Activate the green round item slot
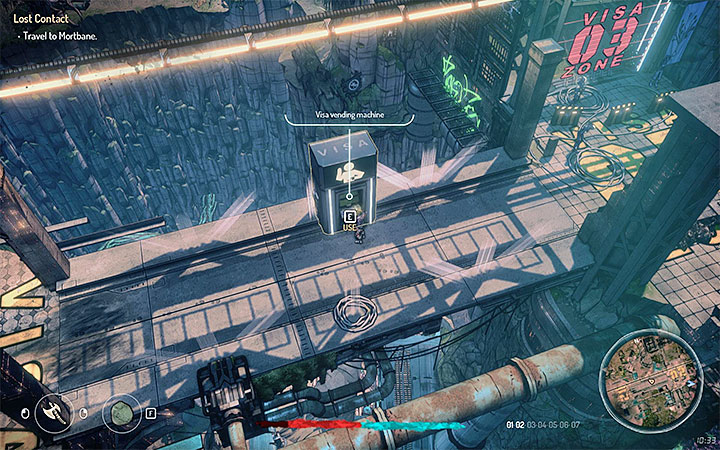The width and height of the screenshot is (720, 450). tap(122, 411)
